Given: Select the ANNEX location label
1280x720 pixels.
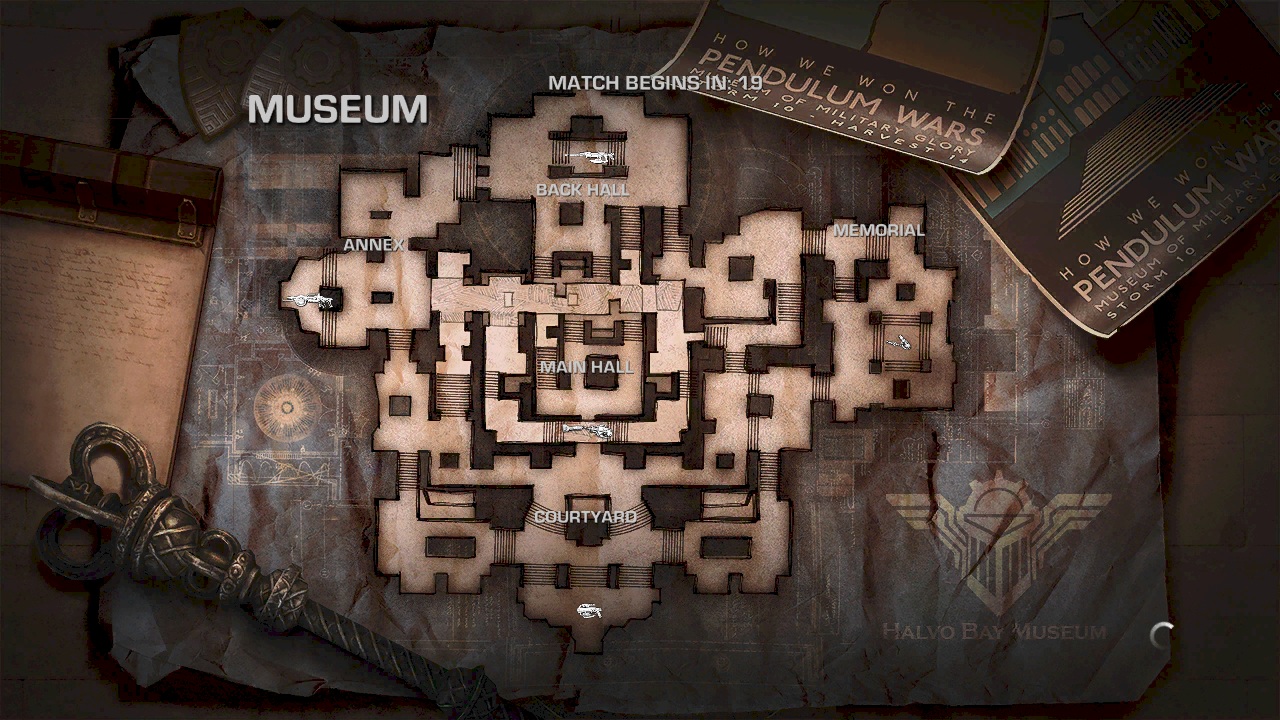Looking at the screenshot, I should pyautogui.click(x=374, y=243).
